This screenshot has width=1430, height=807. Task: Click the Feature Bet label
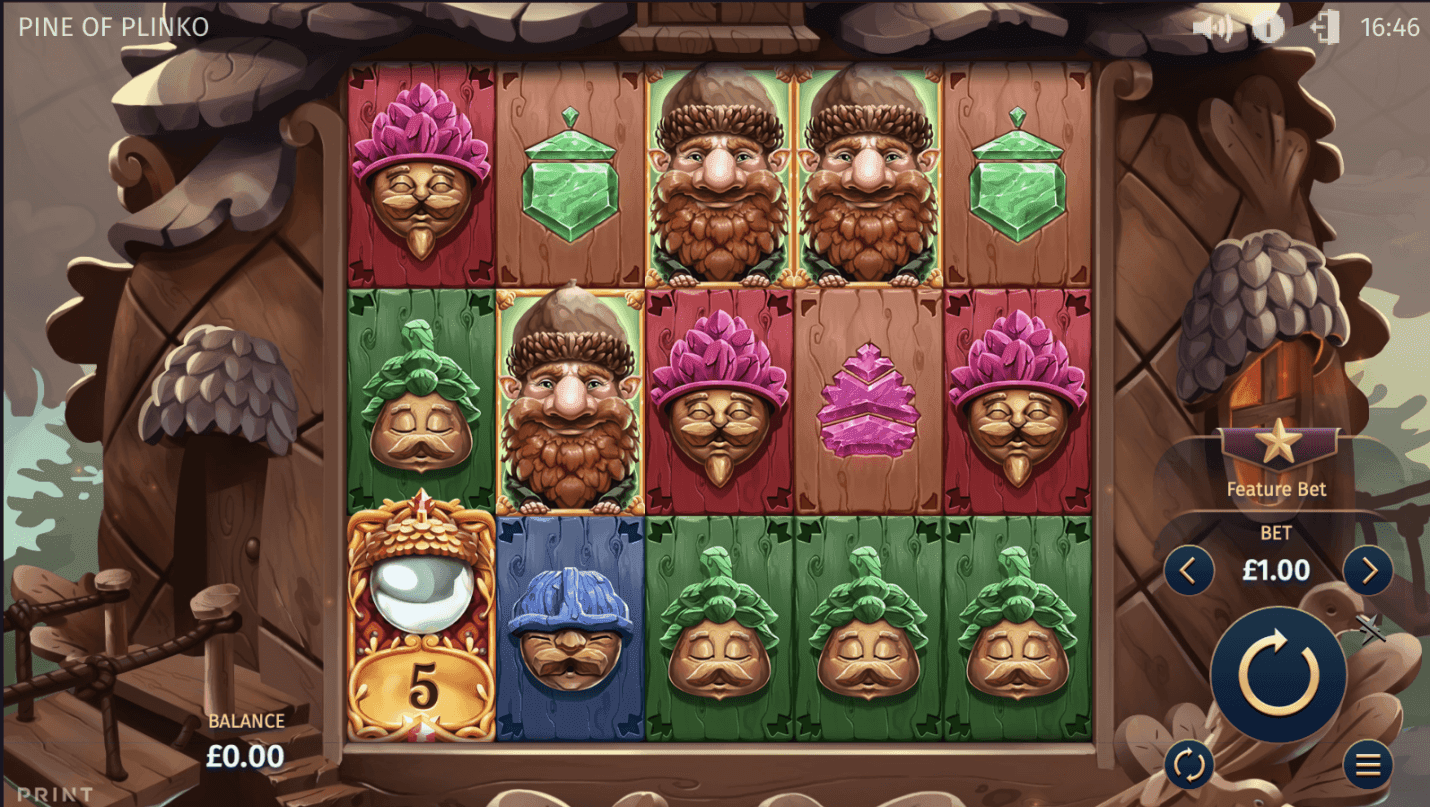[1276, 489]
